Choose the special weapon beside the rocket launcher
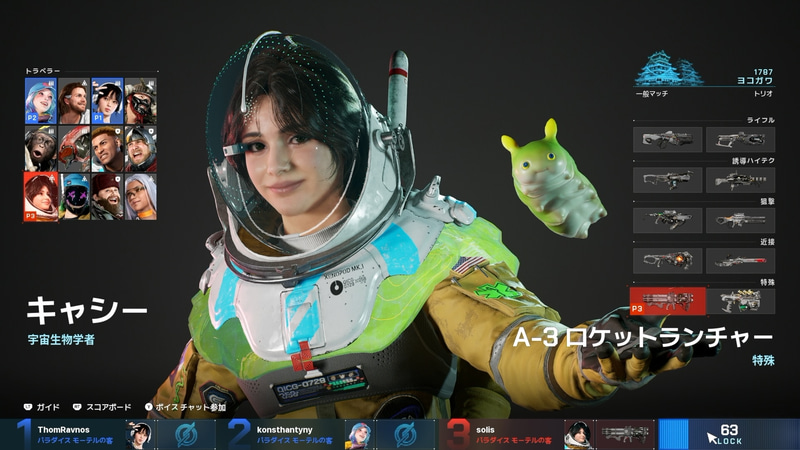This screenshot has height=450, width=800. coord(741,300)
